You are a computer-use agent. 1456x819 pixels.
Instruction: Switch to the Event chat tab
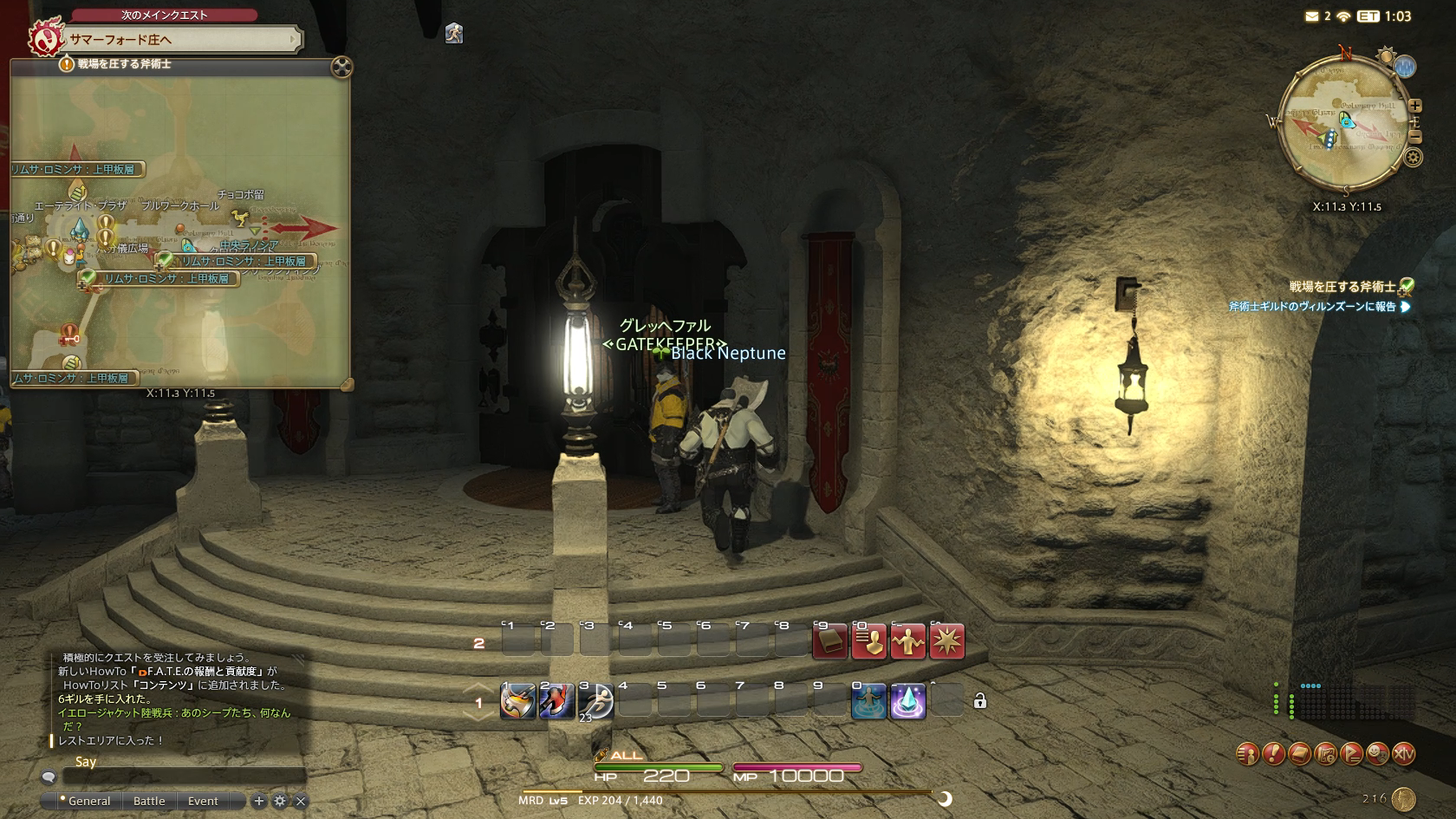pyautogui.click(x=203, y=801)
